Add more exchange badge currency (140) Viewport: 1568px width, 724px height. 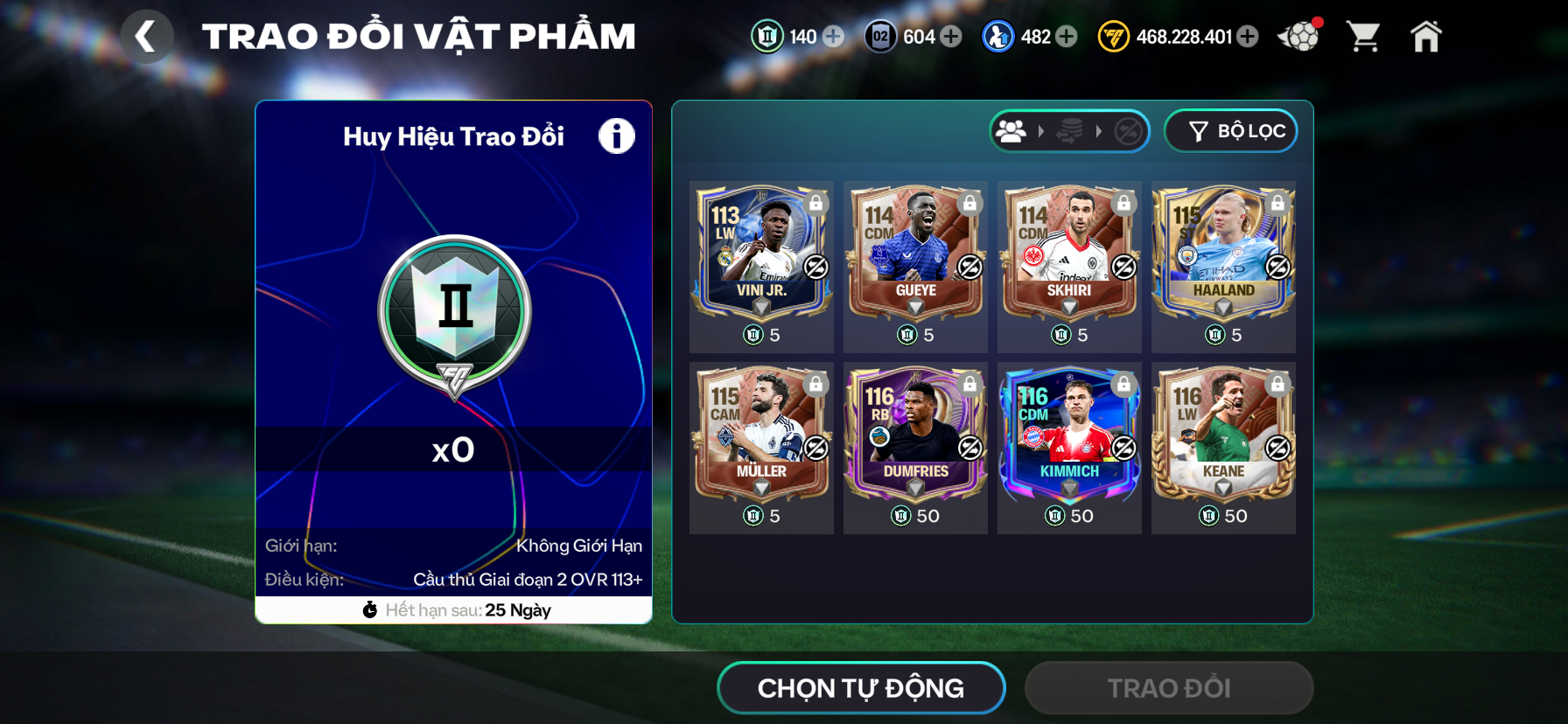(834, 37)
